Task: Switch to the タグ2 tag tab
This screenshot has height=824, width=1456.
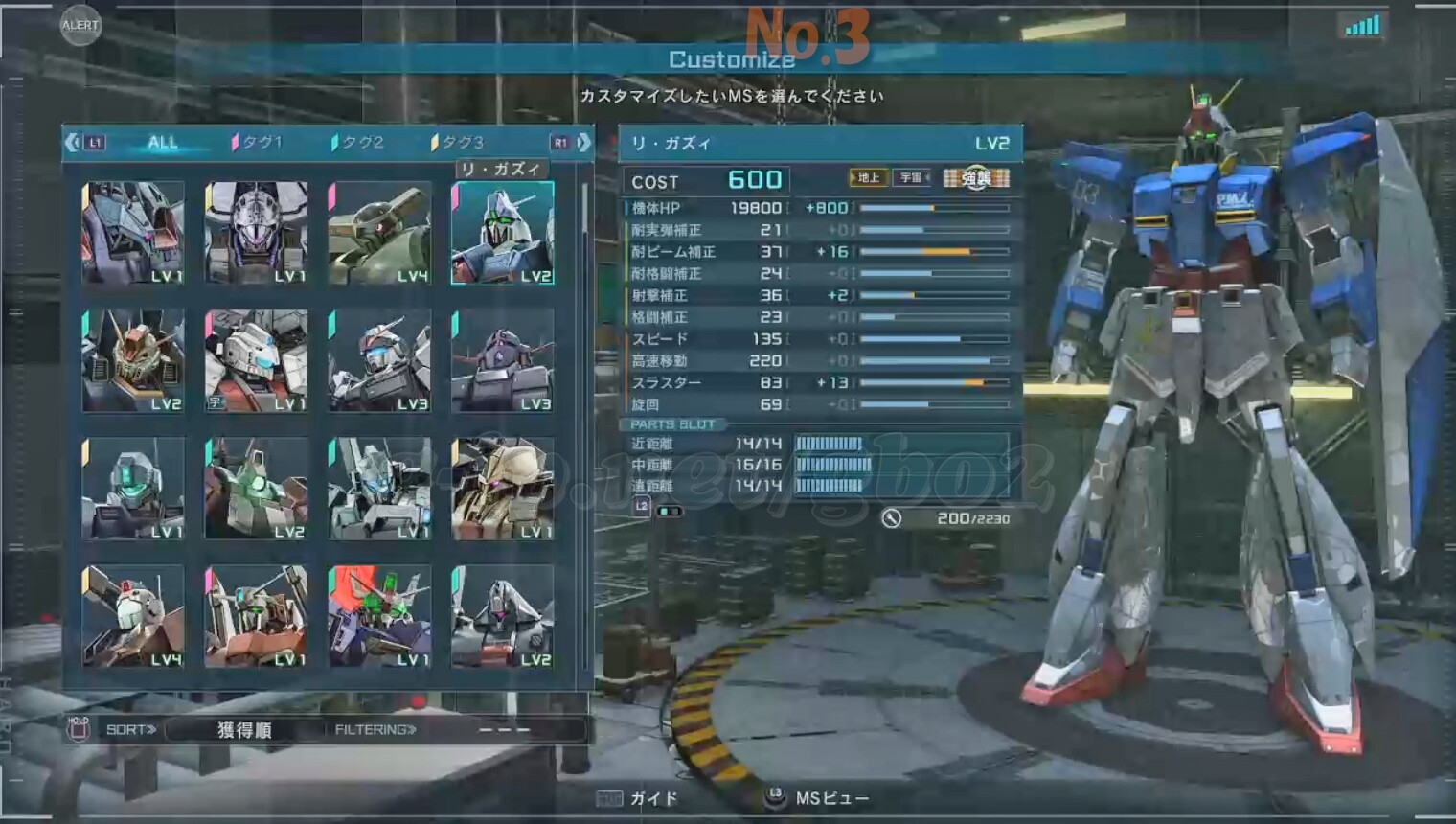Action: tap(360, 143)
